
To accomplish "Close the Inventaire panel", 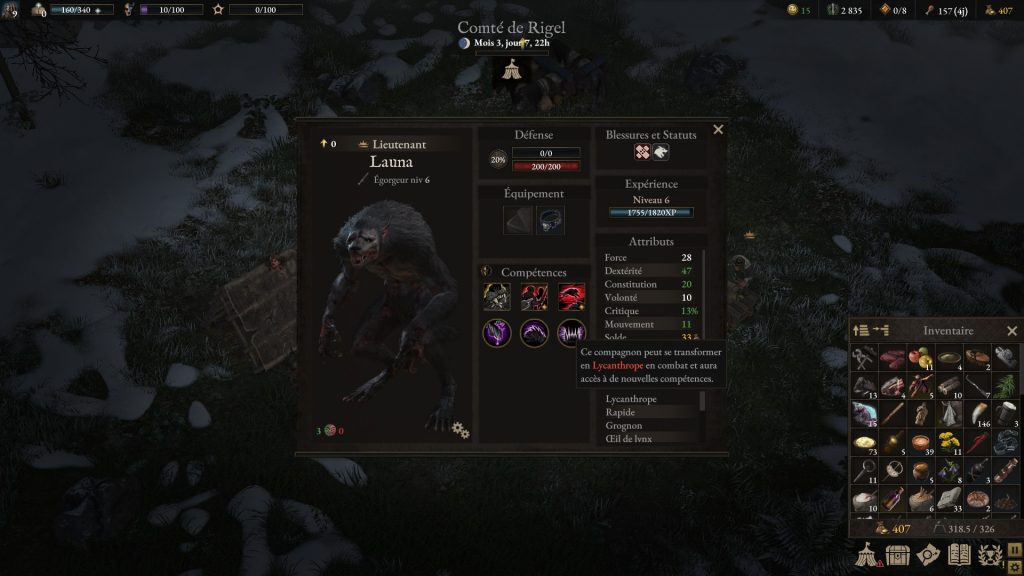I will point(1011,331).
